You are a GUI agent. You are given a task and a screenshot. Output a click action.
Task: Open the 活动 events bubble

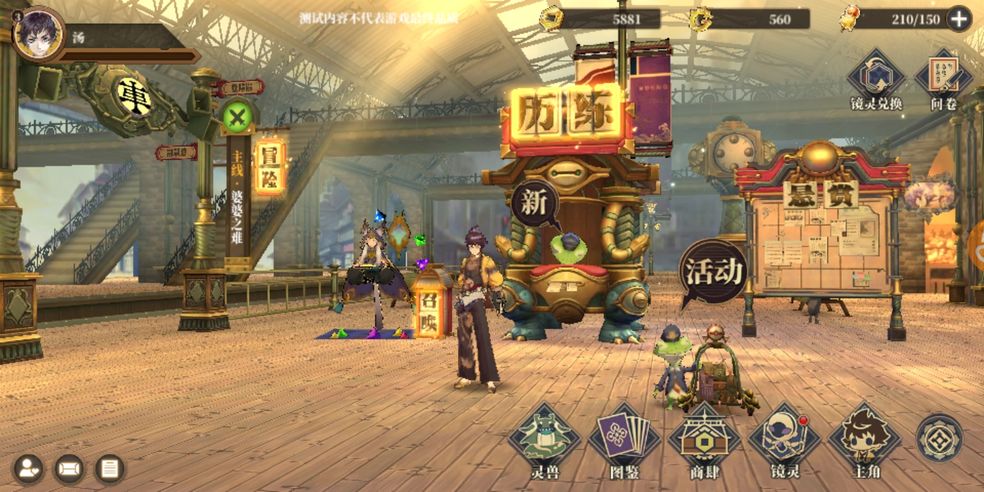(713, 271)
